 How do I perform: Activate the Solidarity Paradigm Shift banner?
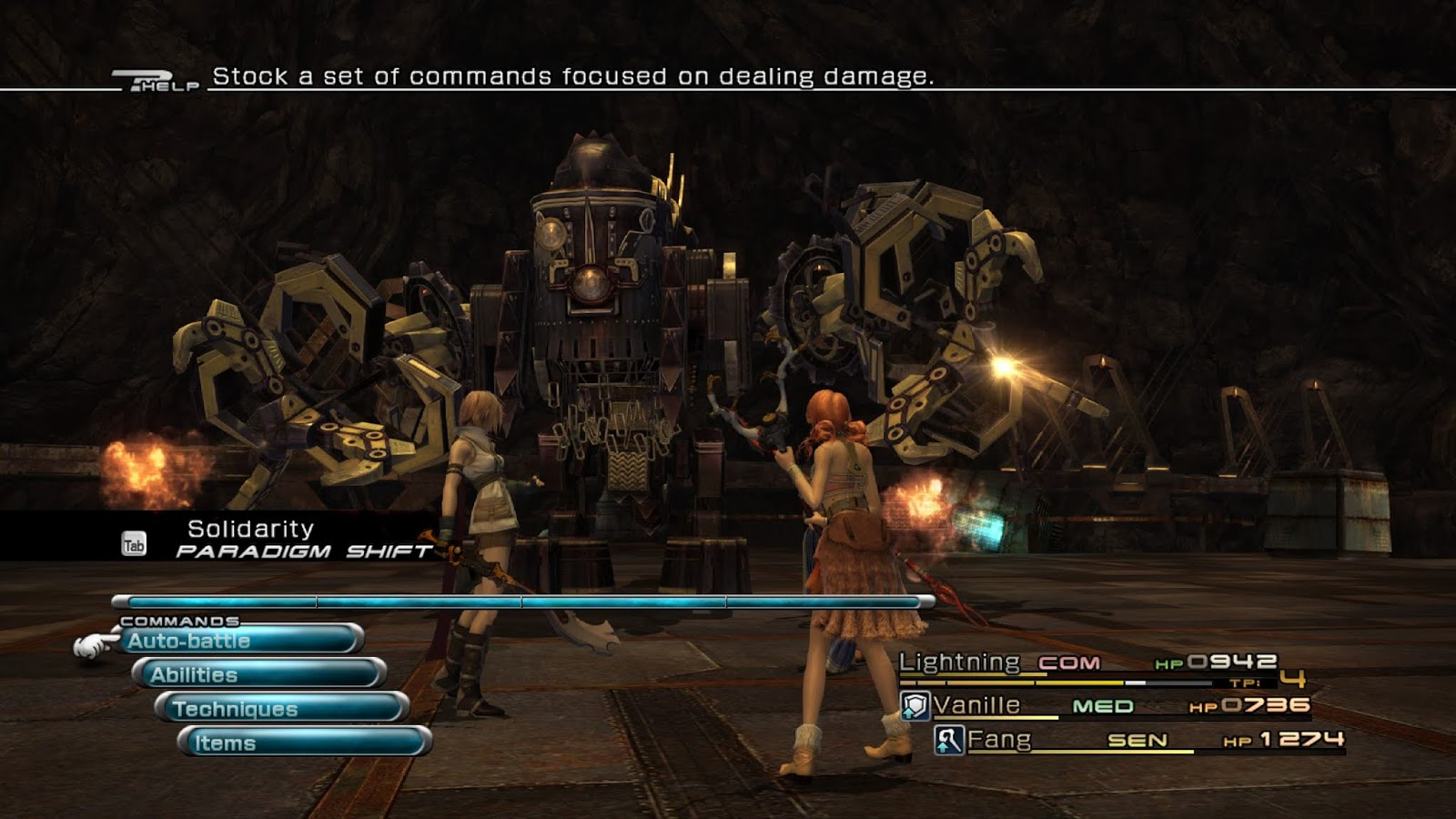(273, 539)
